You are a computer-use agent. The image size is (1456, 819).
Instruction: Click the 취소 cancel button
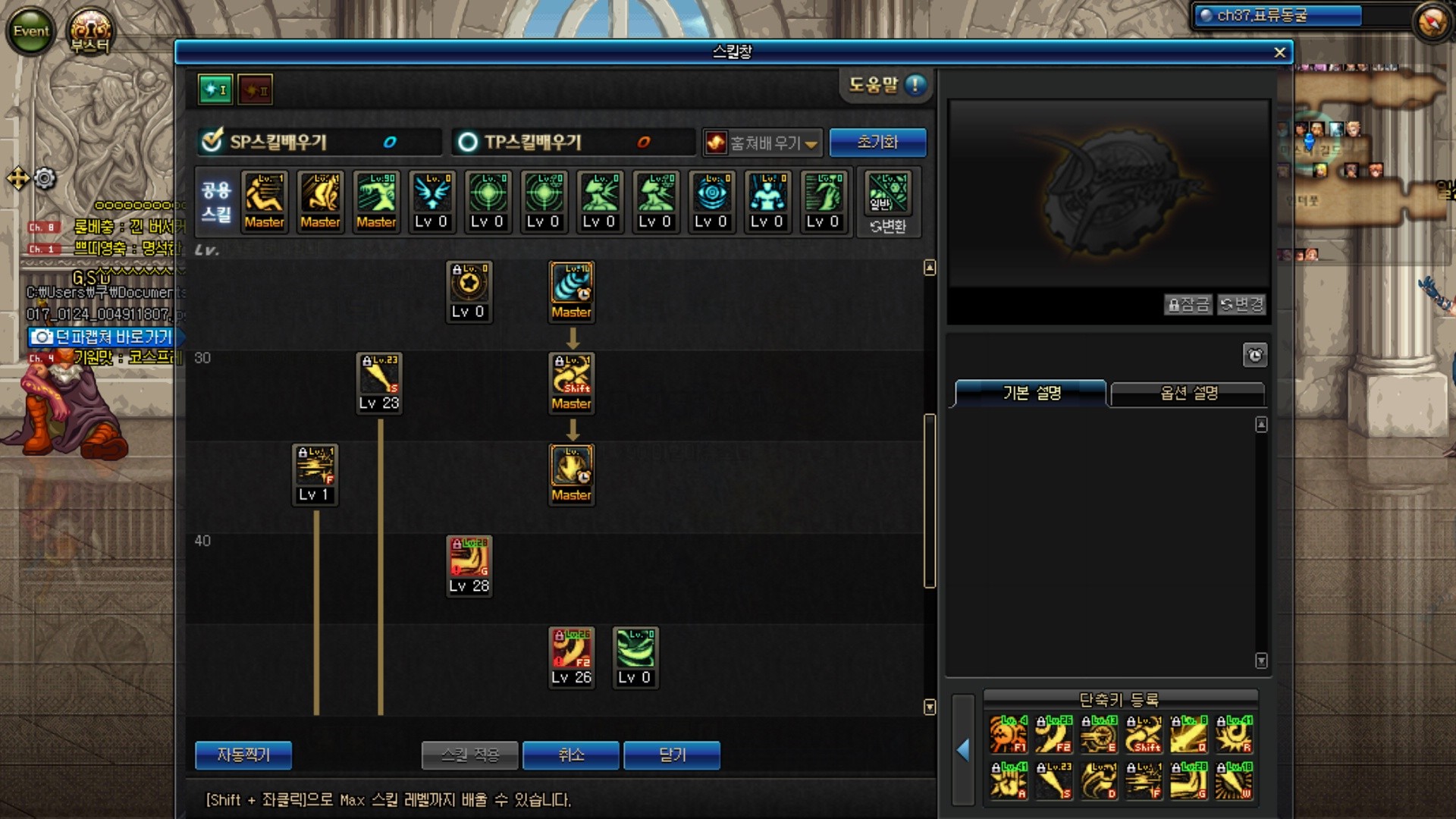[571, 755]
